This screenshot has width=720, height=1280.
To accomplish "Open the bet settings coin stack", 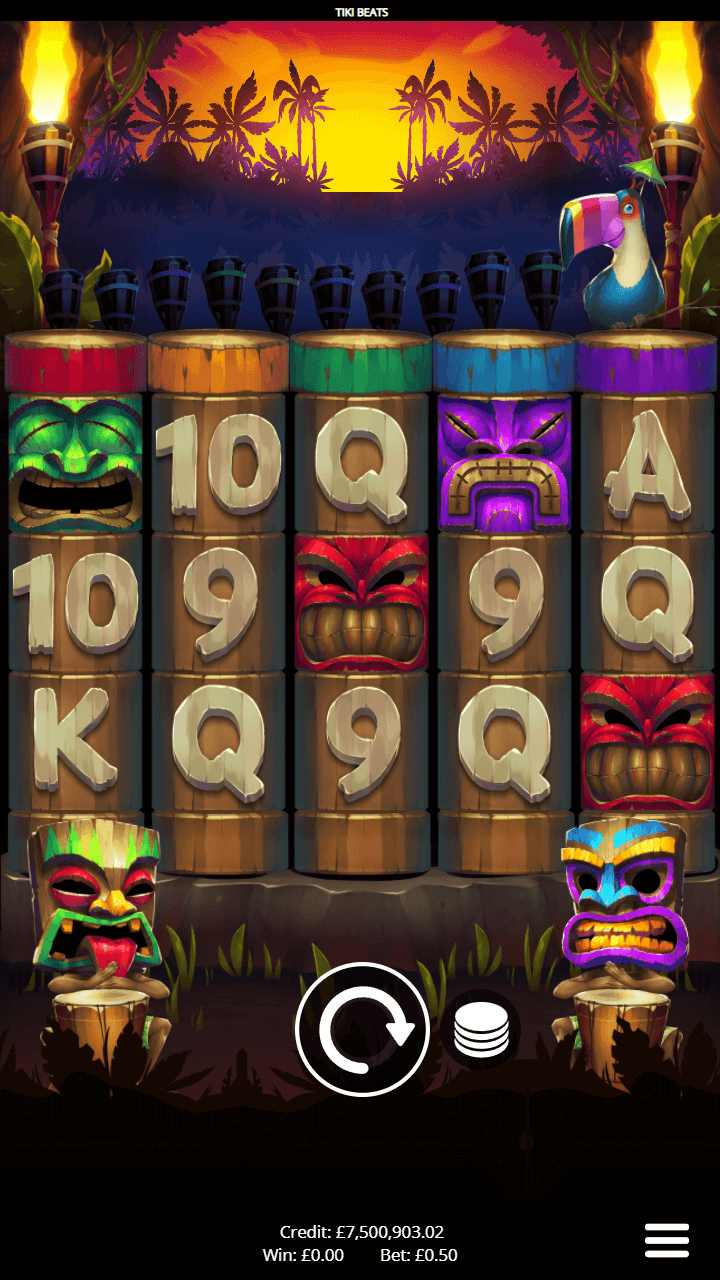I will click(x=481, y=1031).
